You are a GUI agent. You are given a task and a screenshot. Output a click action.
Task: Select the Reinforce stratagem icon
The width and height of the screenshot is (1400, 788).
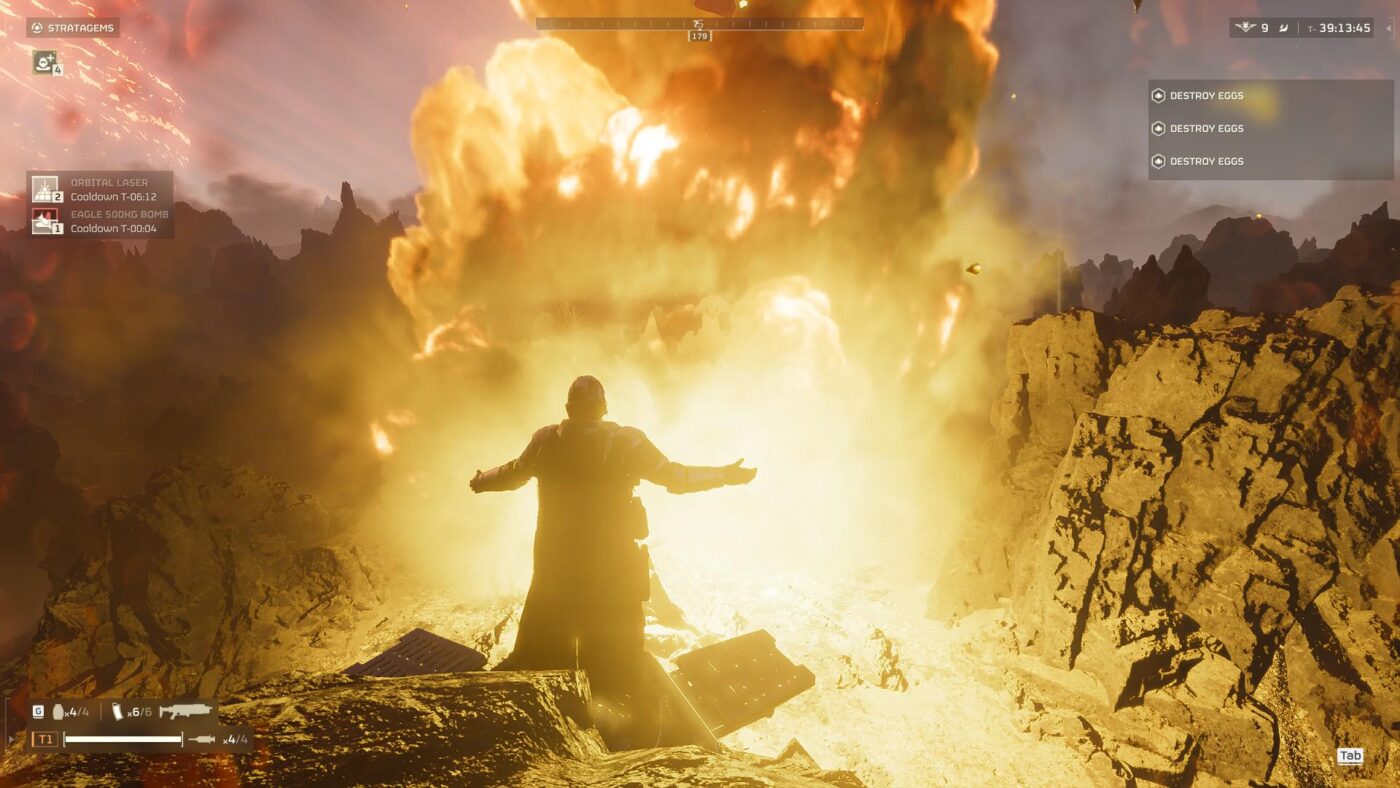coord(42,64)
